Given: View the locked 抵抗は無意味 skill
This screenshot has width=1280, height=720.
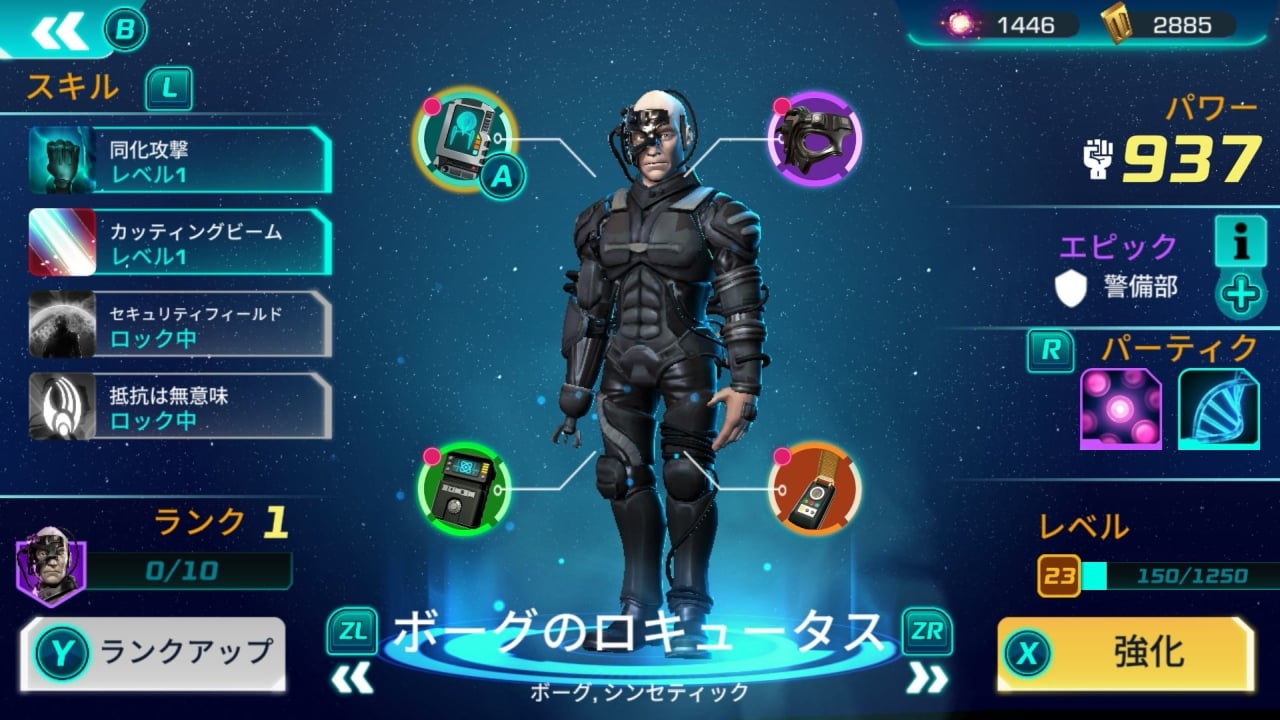Looking at the screenshot, I should pos(180,407).
